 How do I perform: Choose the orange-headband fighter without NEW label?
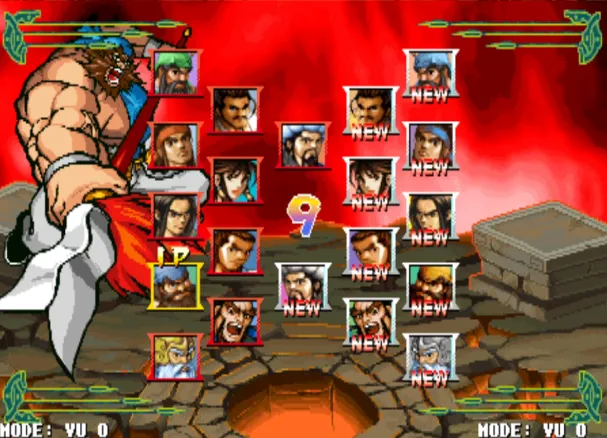tap(175, 146)
